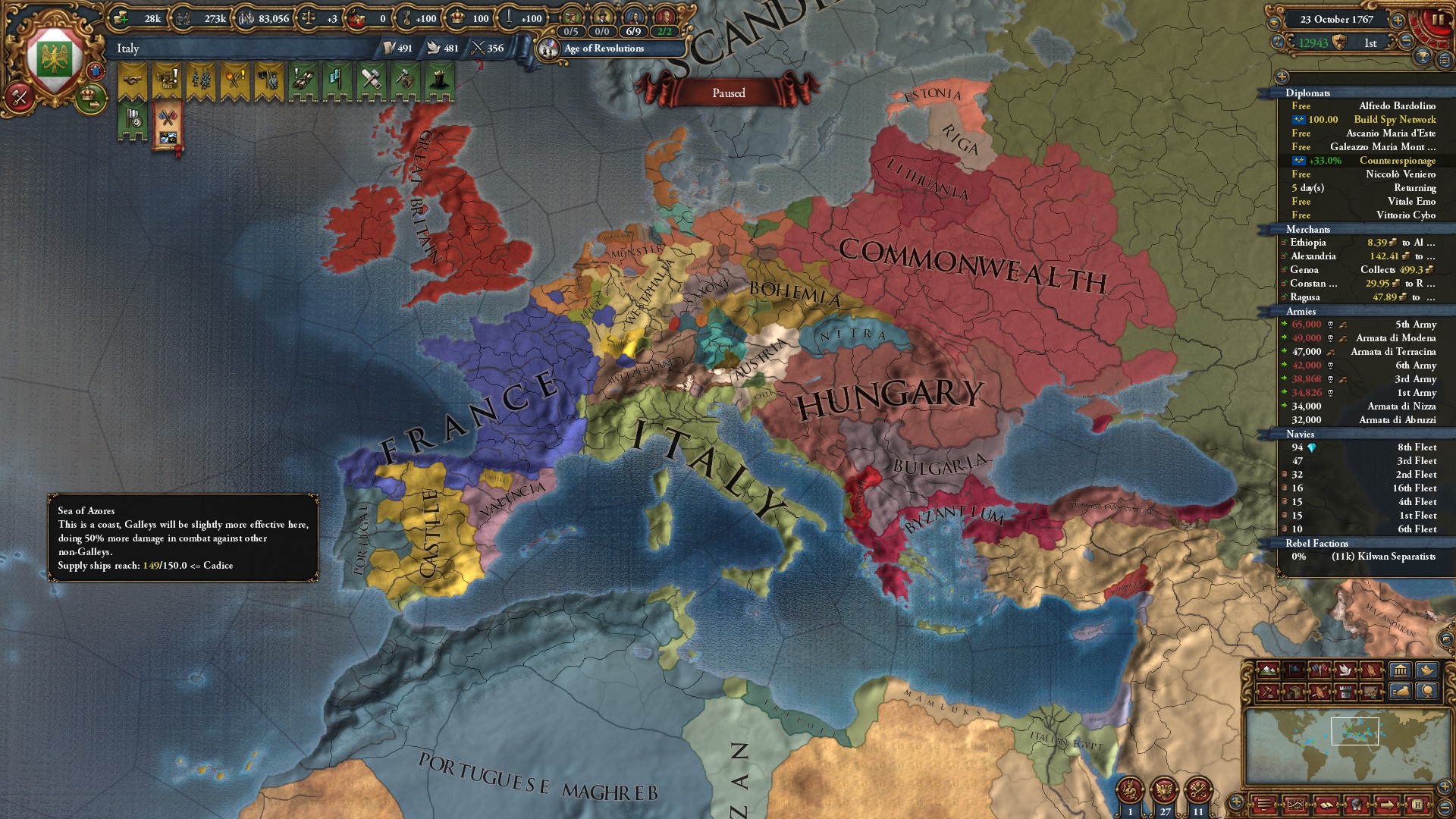1456x819 pixels.
Task: Open the trade goods map mode
Action: (x=1294, y=692)
